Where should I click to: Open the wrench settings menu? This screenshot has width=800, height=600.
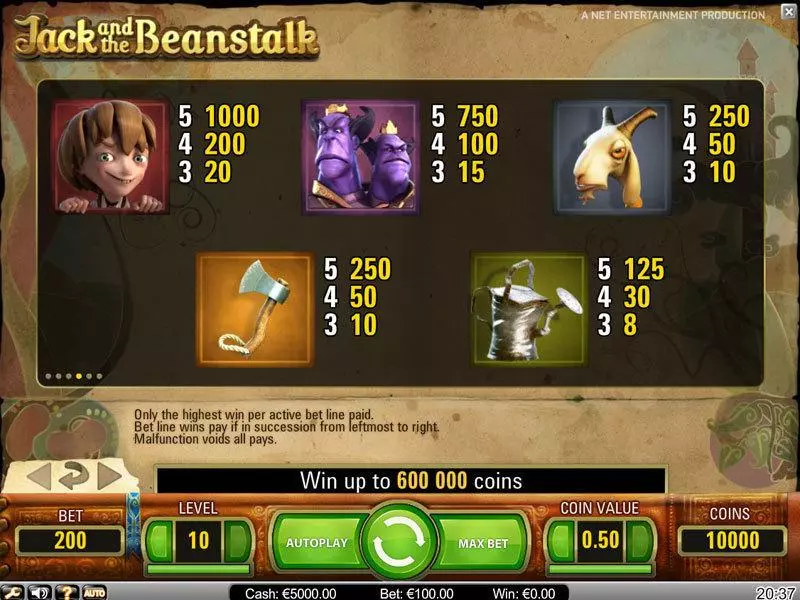13,592
